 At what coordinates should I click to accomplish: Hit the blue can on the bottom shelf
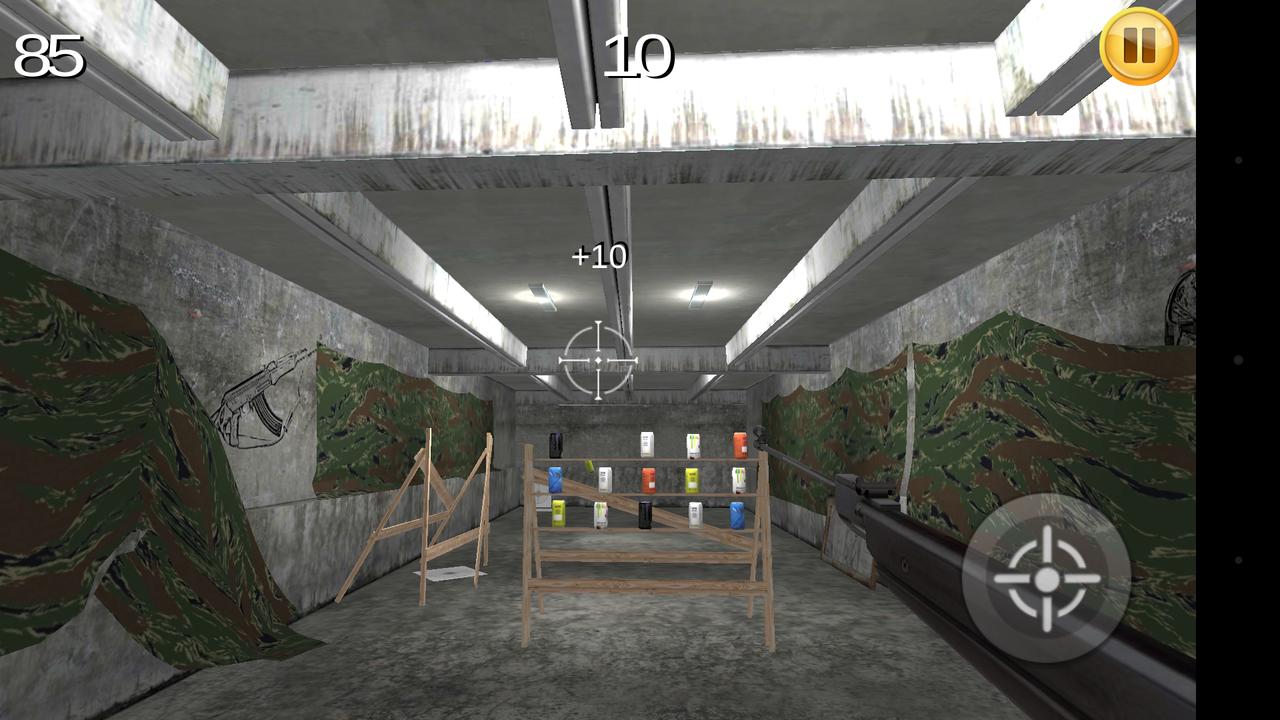736,516
